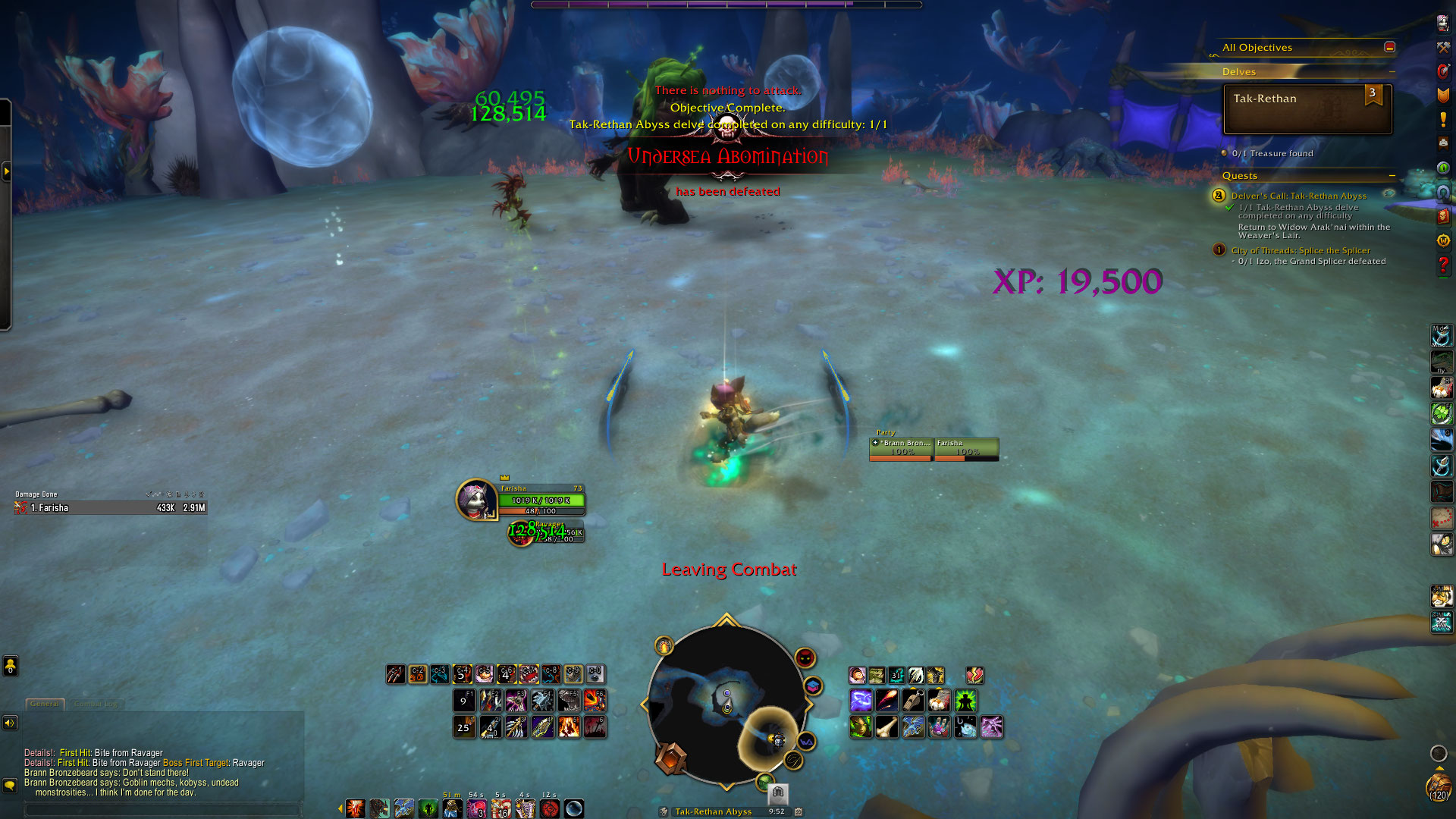Screen dimensions: 1456x819
Task: Select Delver's Call: Tak-Rethan Abyss quest
Action: tap(1298, 196)
